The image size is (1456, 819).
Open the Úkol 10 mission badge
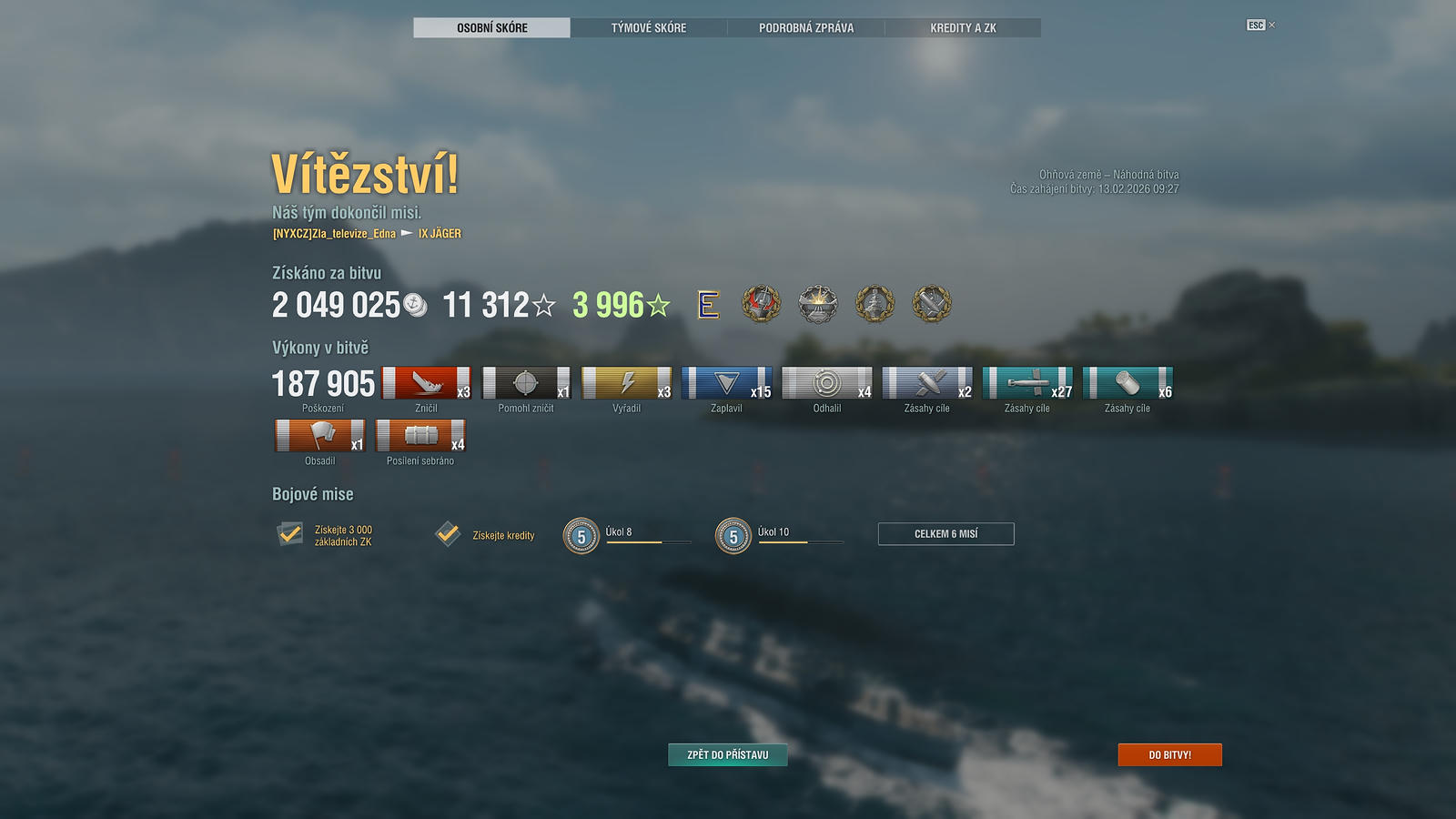coord(733,536)
